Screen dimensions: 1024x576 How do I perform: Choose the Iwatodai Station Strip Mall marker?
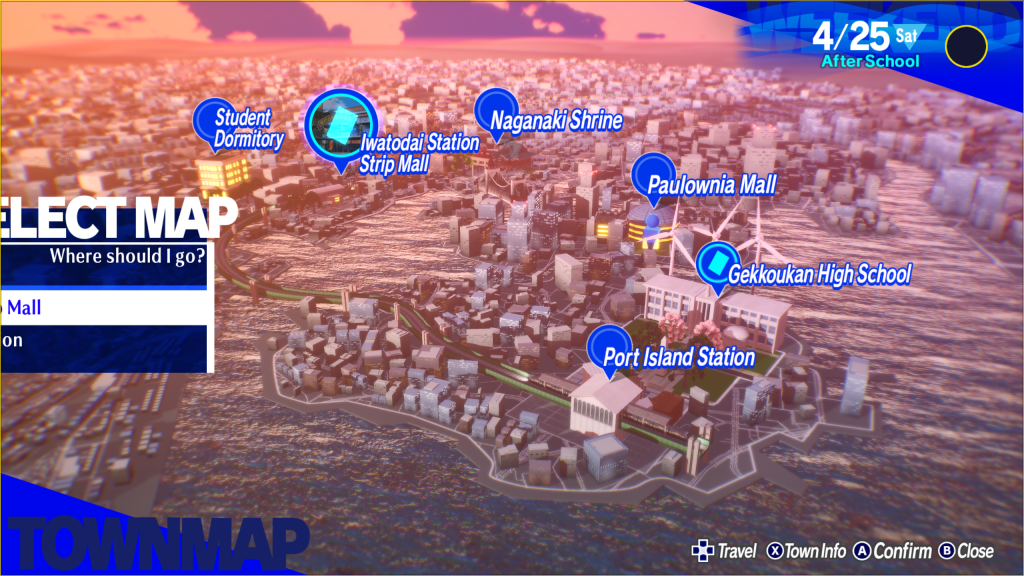click(341, 125)
